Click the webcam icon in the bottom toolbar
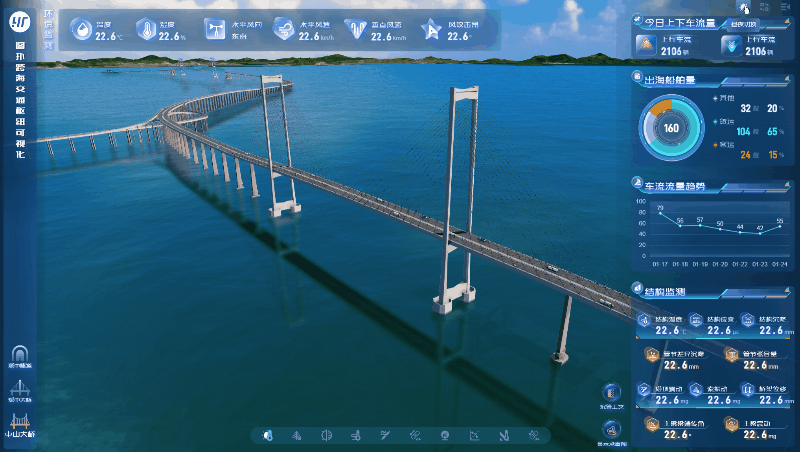The height and width of the screenshot is (452, 800). [x=445, y=435]
